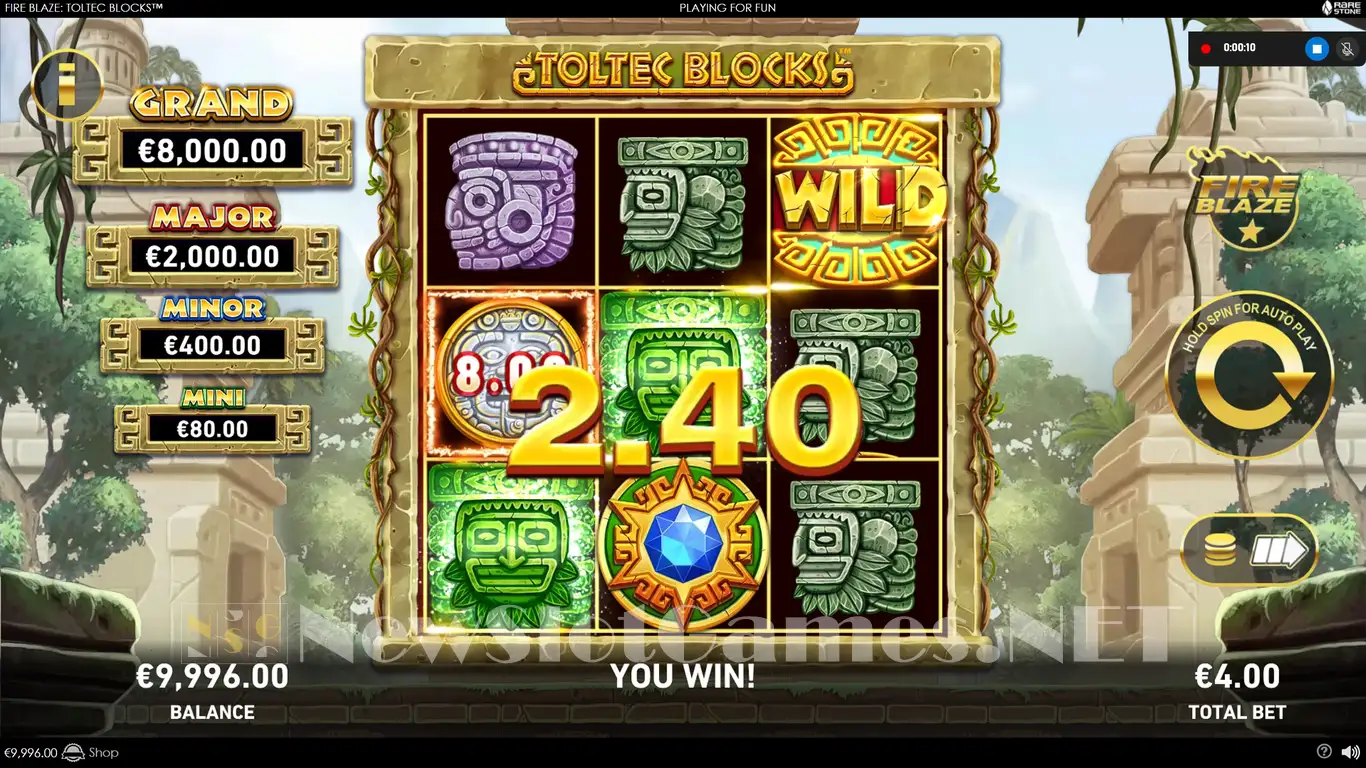Toggle the recorder microphone mute

pyautogui.click(x=1347, y=48)
